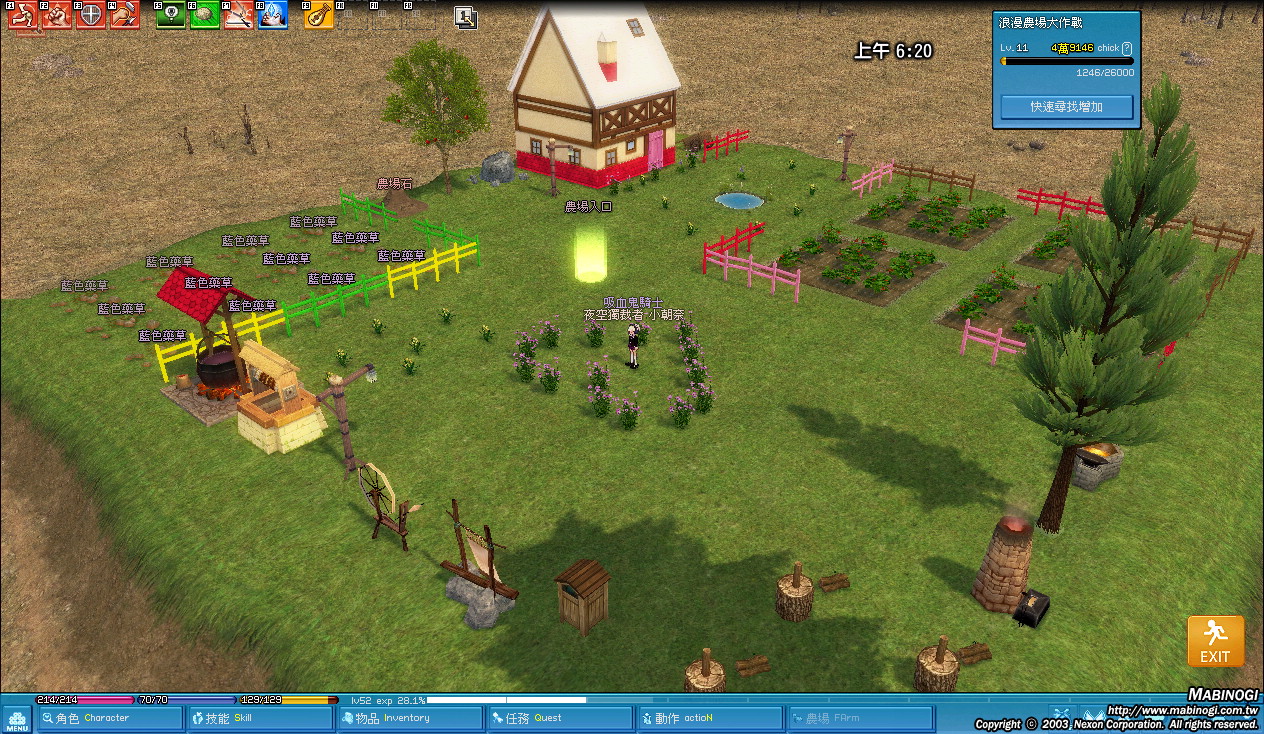Use the F5 green rest skill icon

click(170, 15)
